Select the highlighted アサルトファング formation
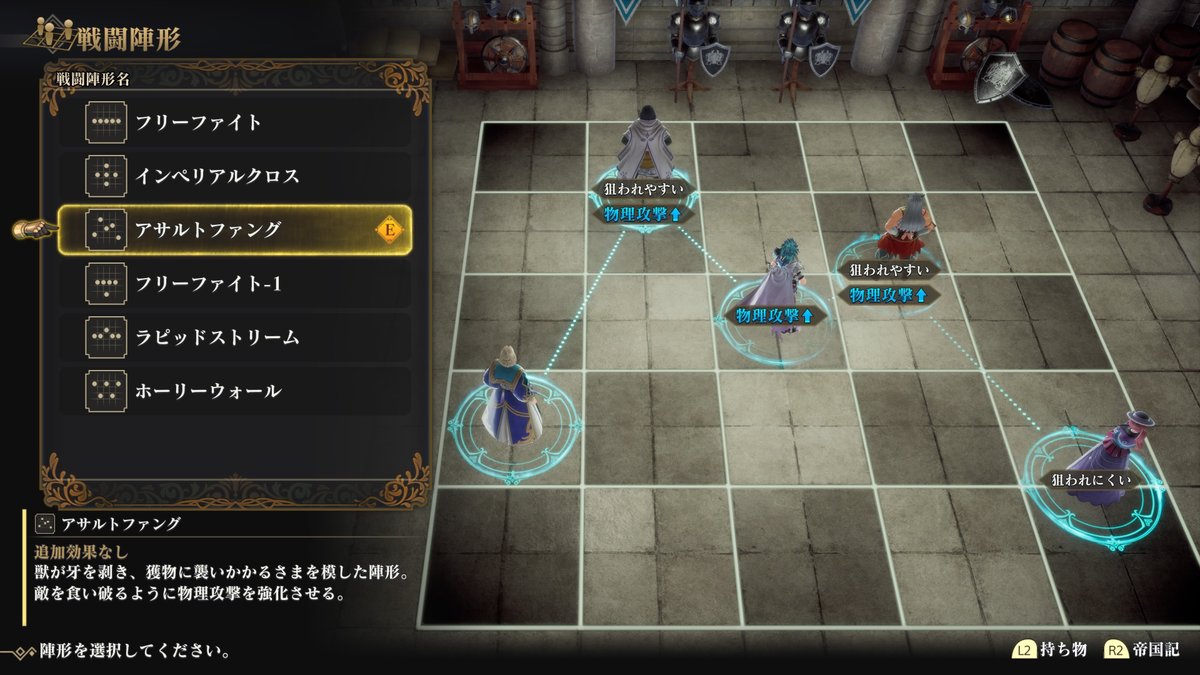 pos(234,230)
